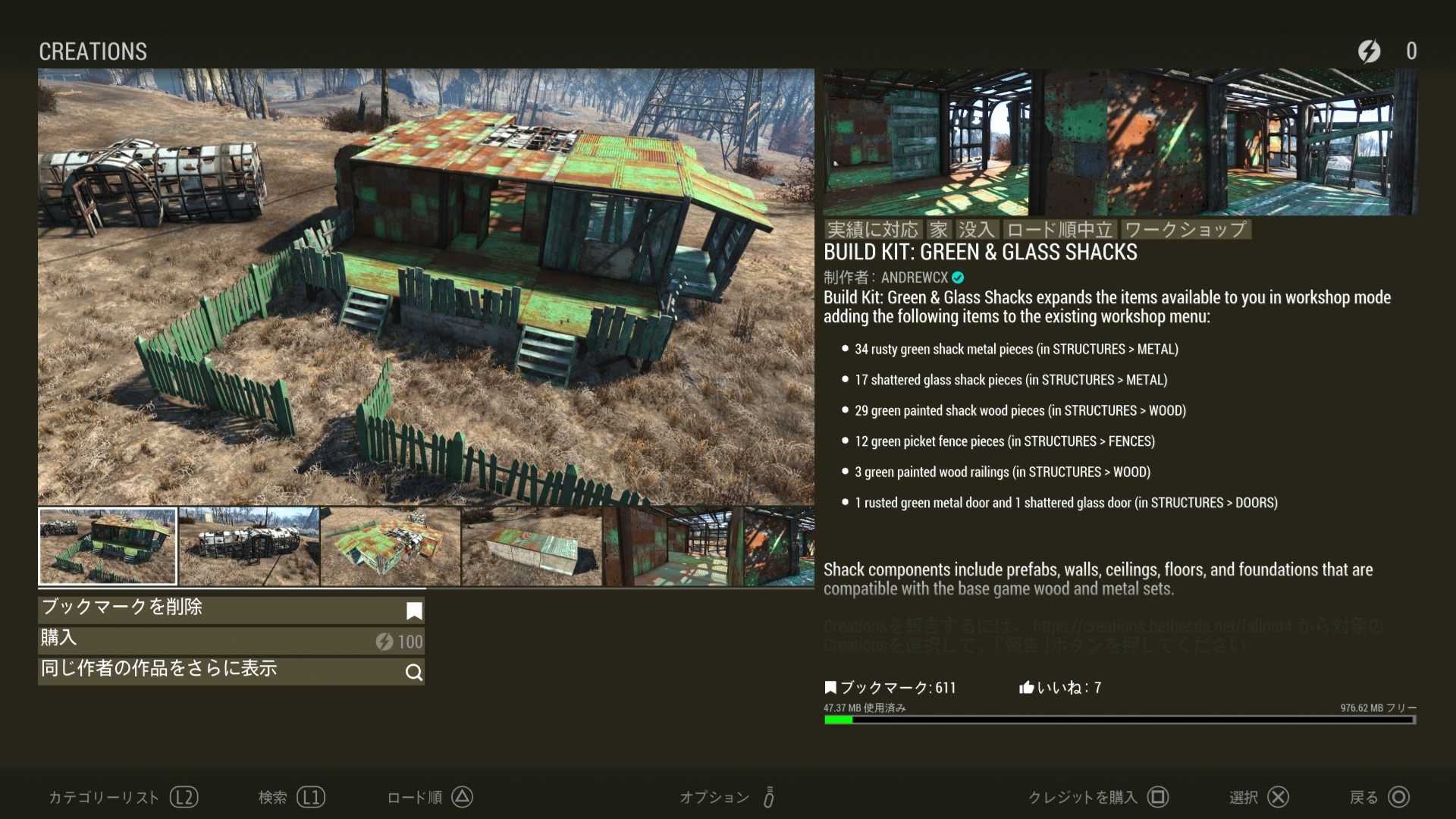Show the white glass shack thumbnail

[x=249, y=546]
